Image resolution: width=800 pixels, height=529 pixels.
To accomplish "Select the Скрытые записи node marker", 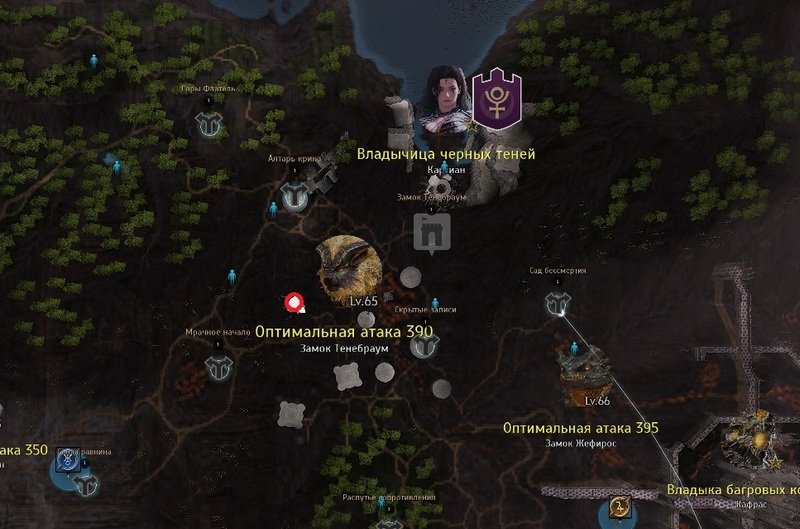I will pyautogui.click(x=427, y=345).
